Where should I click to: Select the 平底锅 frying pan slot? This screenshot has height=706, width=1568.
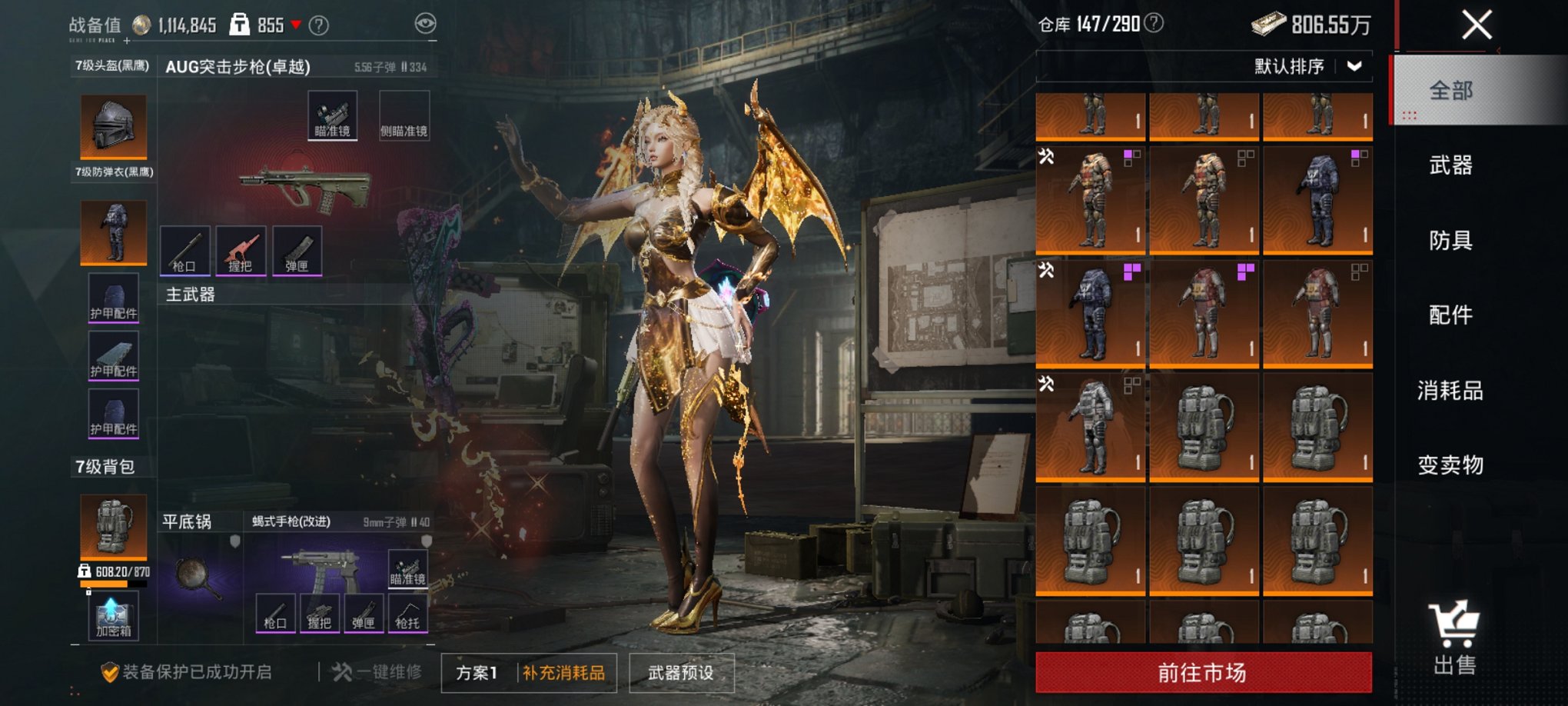click(199, 575)
